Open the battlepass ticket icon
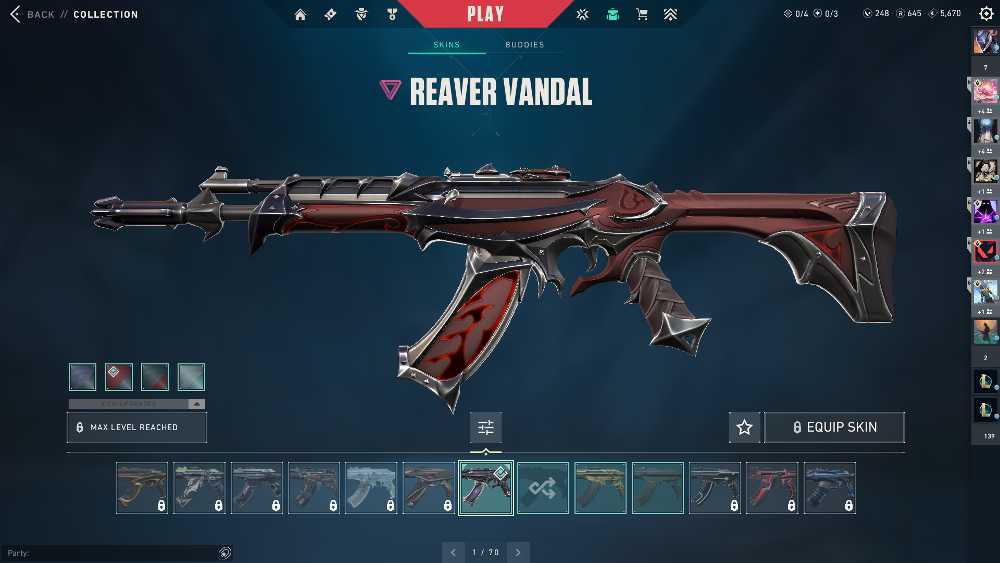Viewport: 1000px width, 563px height. [x=330, y=14]
